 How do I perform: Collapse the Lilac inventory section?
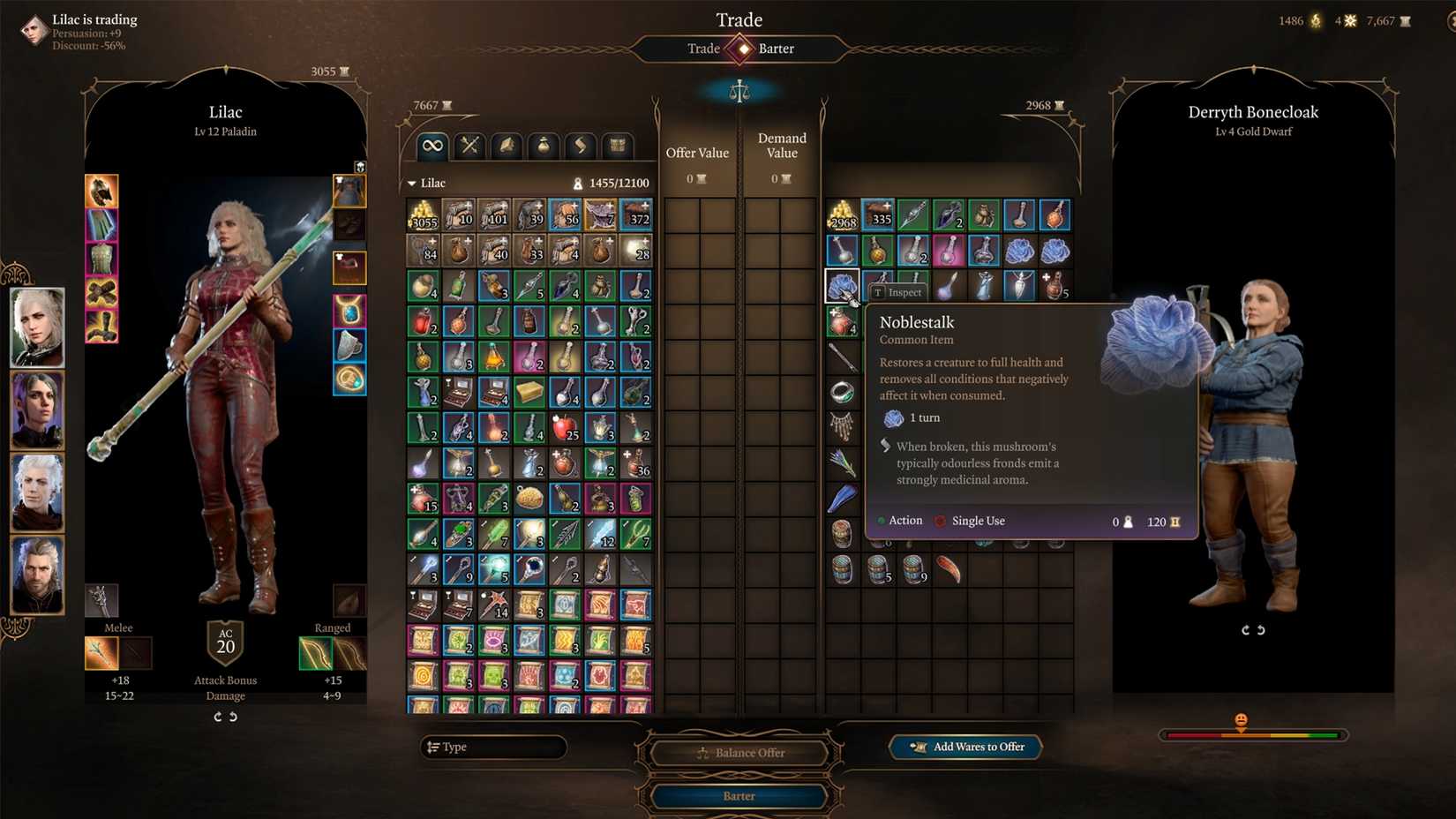pyautogui.click(x=411, y=184)
